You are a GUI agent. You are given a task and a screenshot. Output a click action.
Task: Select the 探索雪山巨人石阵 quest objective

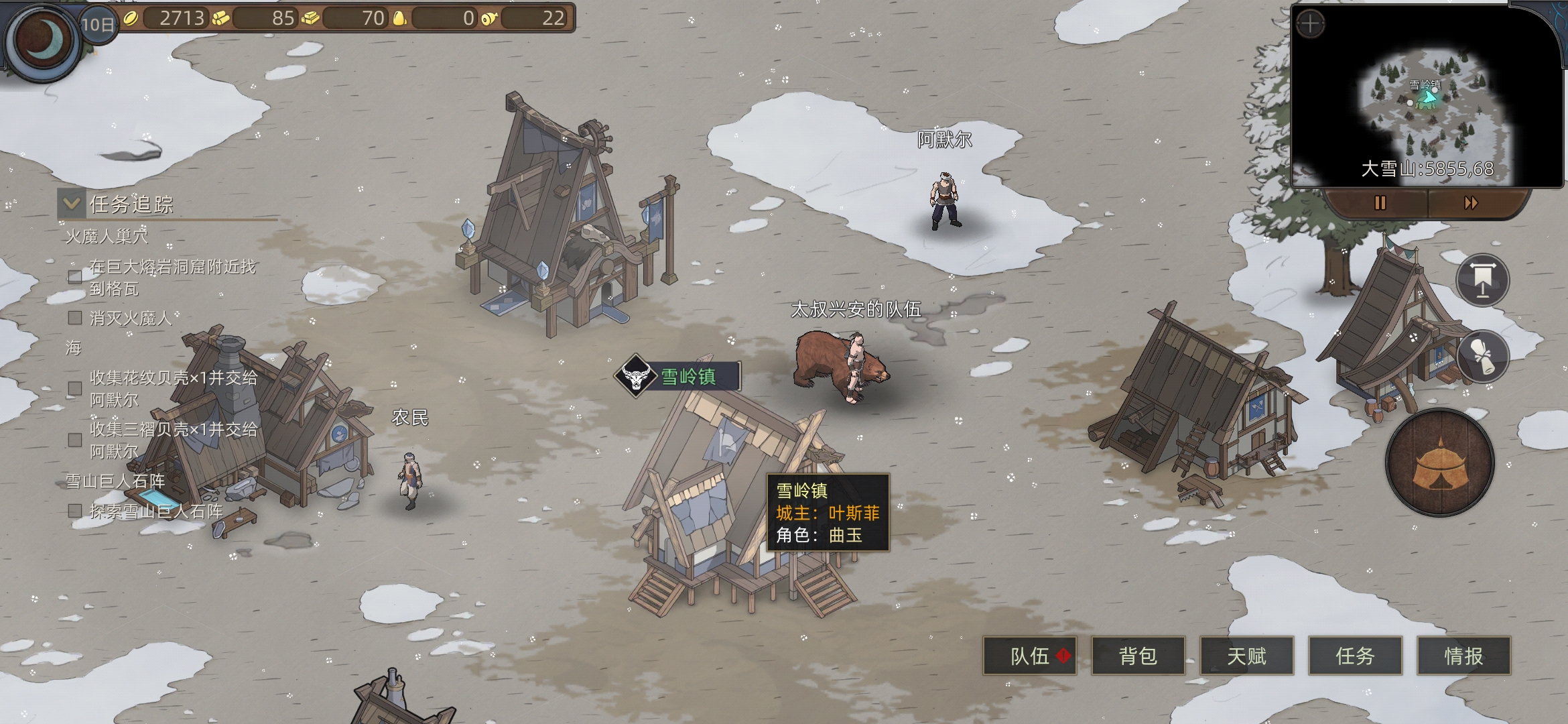[155, 511]
